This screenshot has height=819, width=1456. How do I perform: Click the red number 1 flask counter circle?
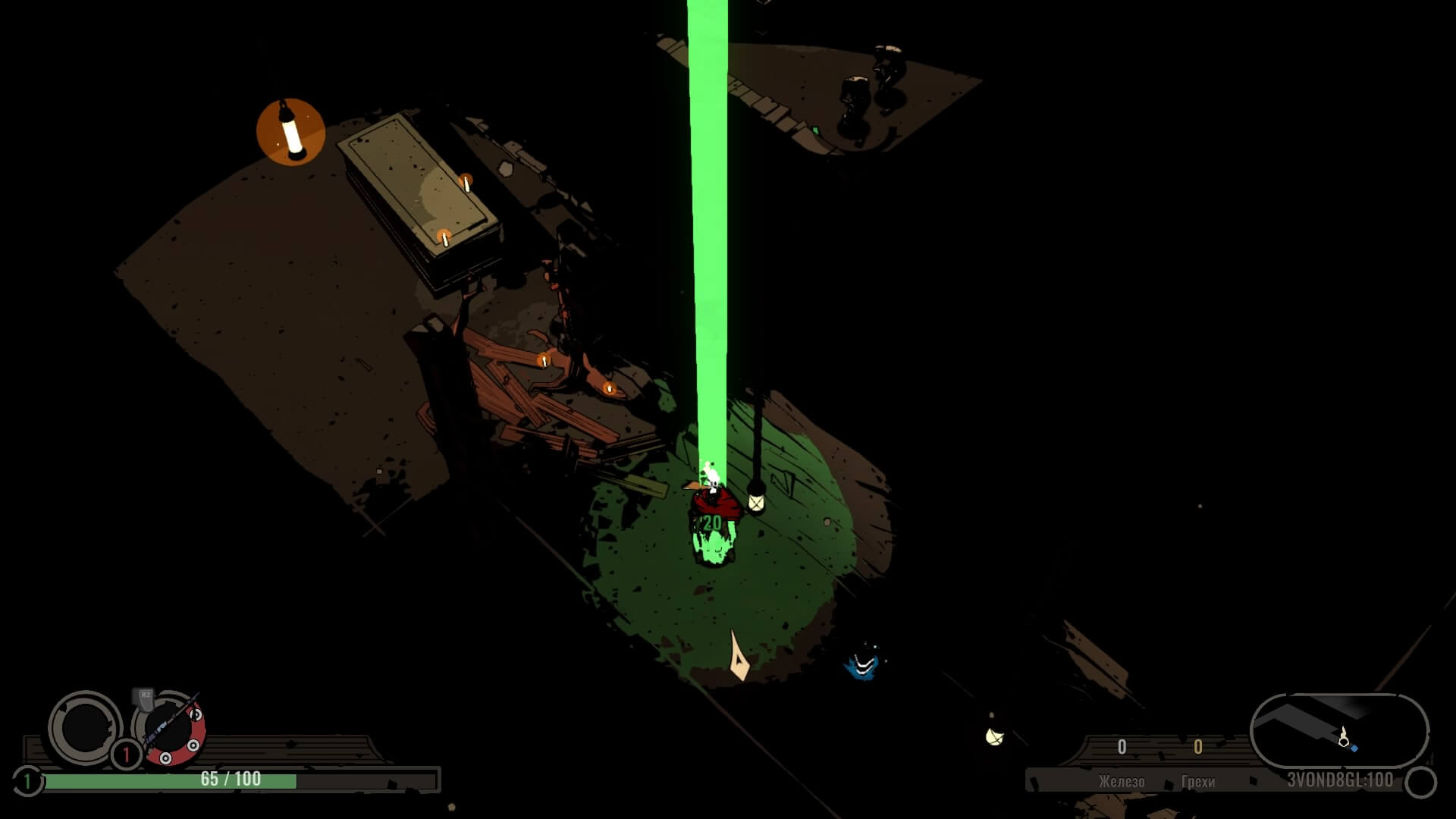coord(126,755)
